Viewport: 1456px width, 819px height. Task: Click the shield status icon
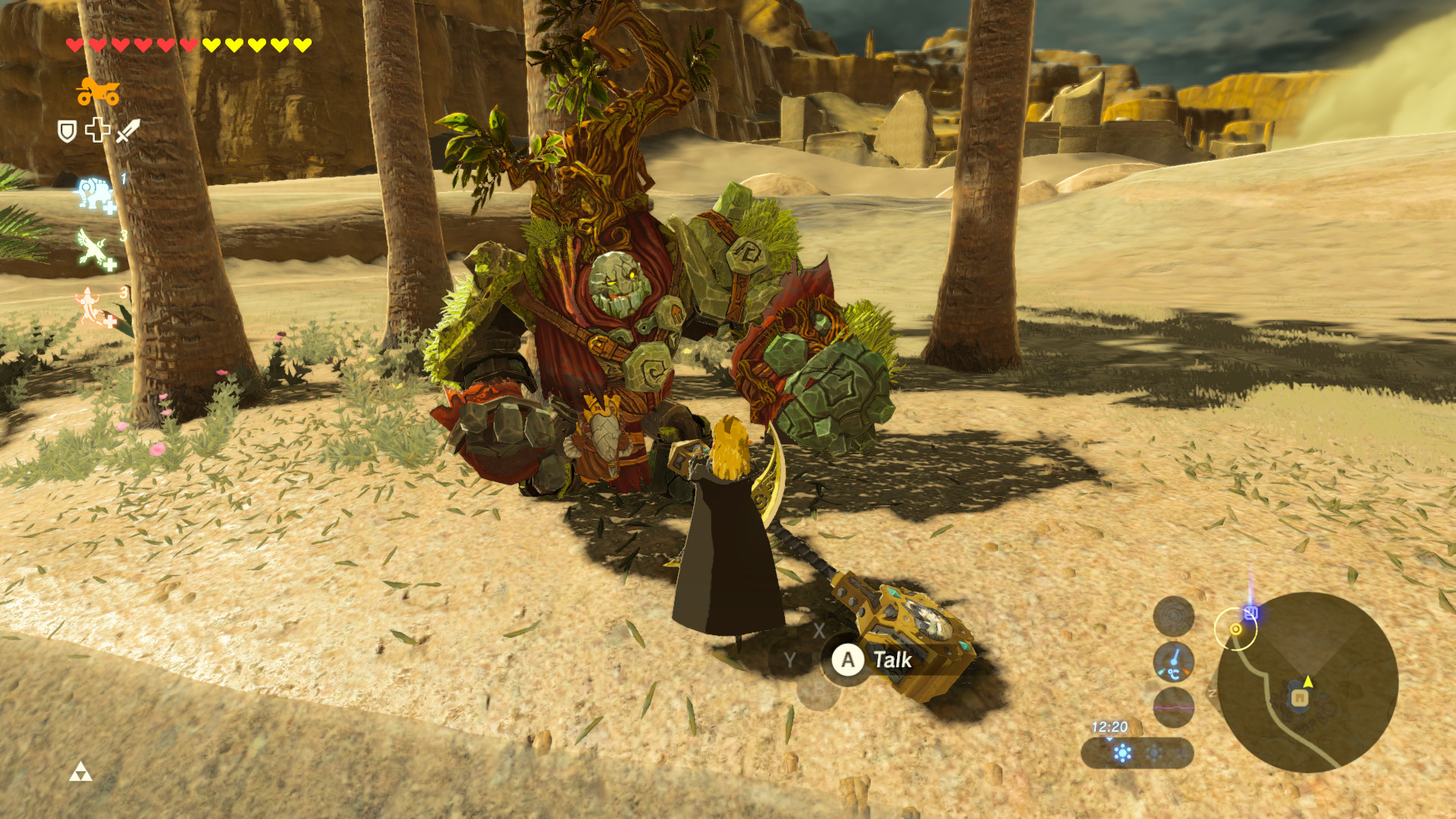[67, 130]
